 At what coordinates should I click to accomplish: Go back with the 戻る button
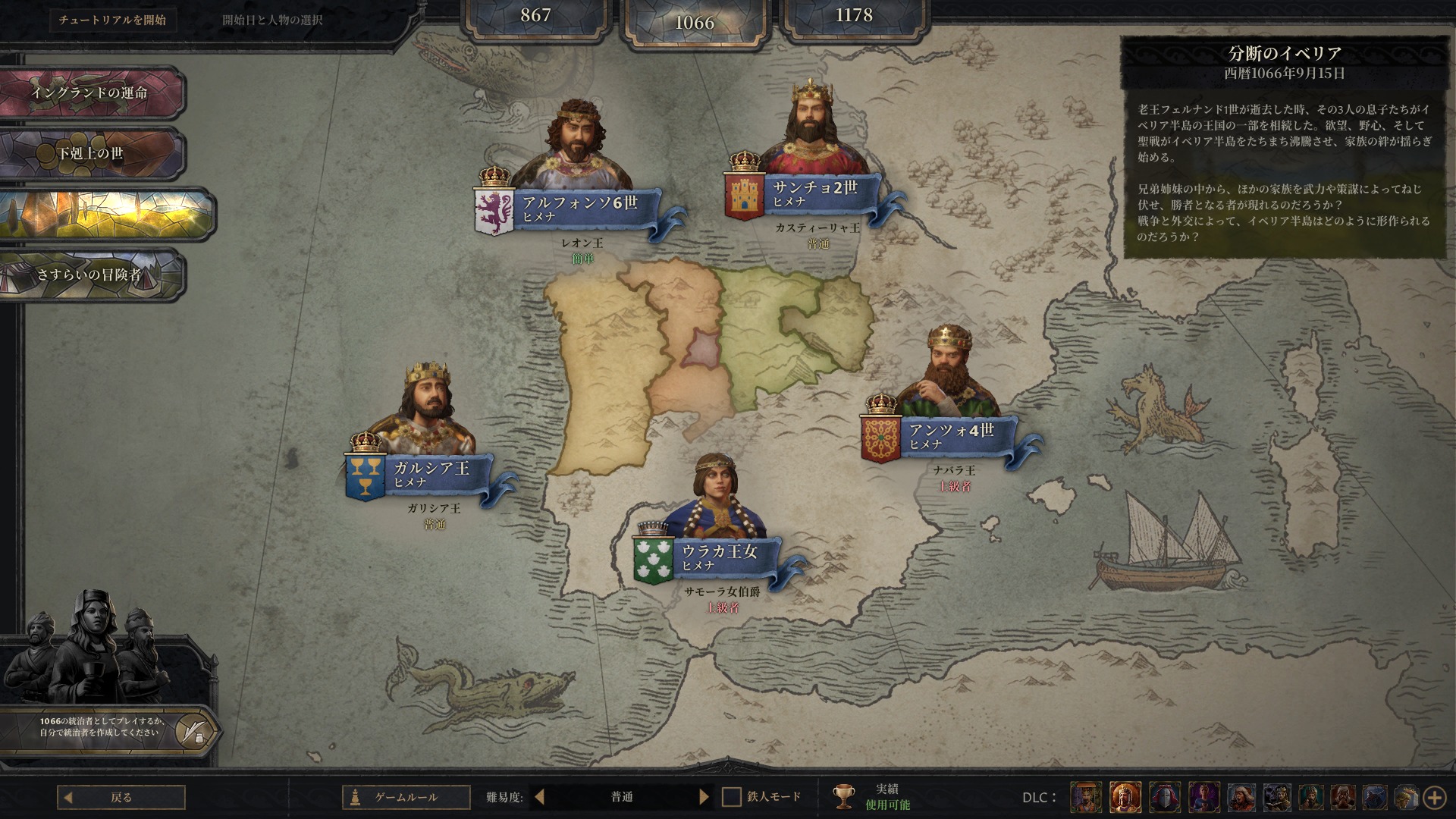point(121,797)
